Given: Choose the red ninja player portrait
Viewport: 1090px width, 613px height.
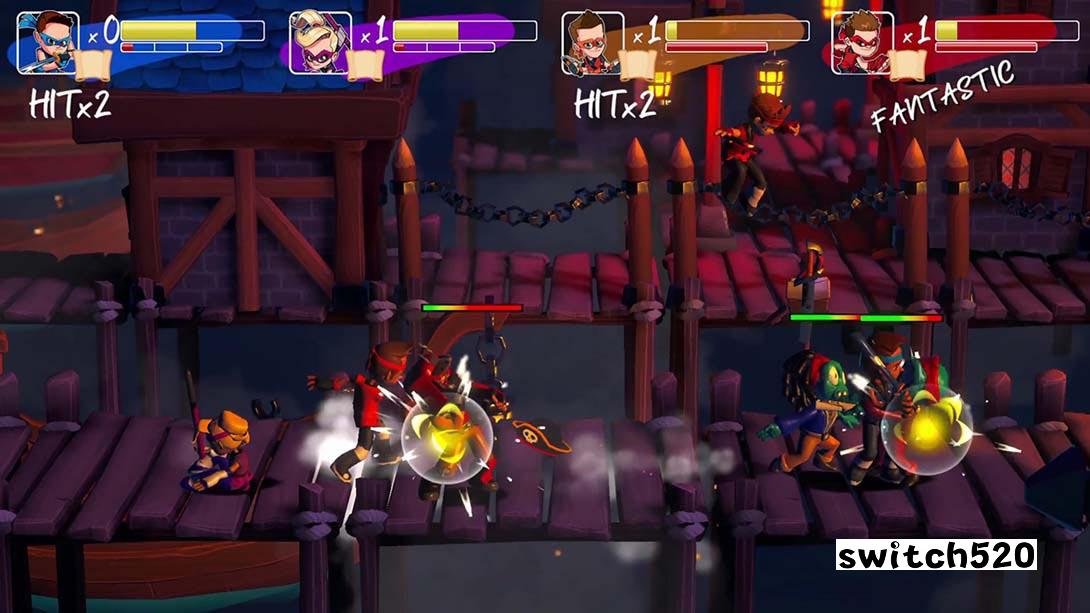Looking at the screenshot, I should [863, 42].
